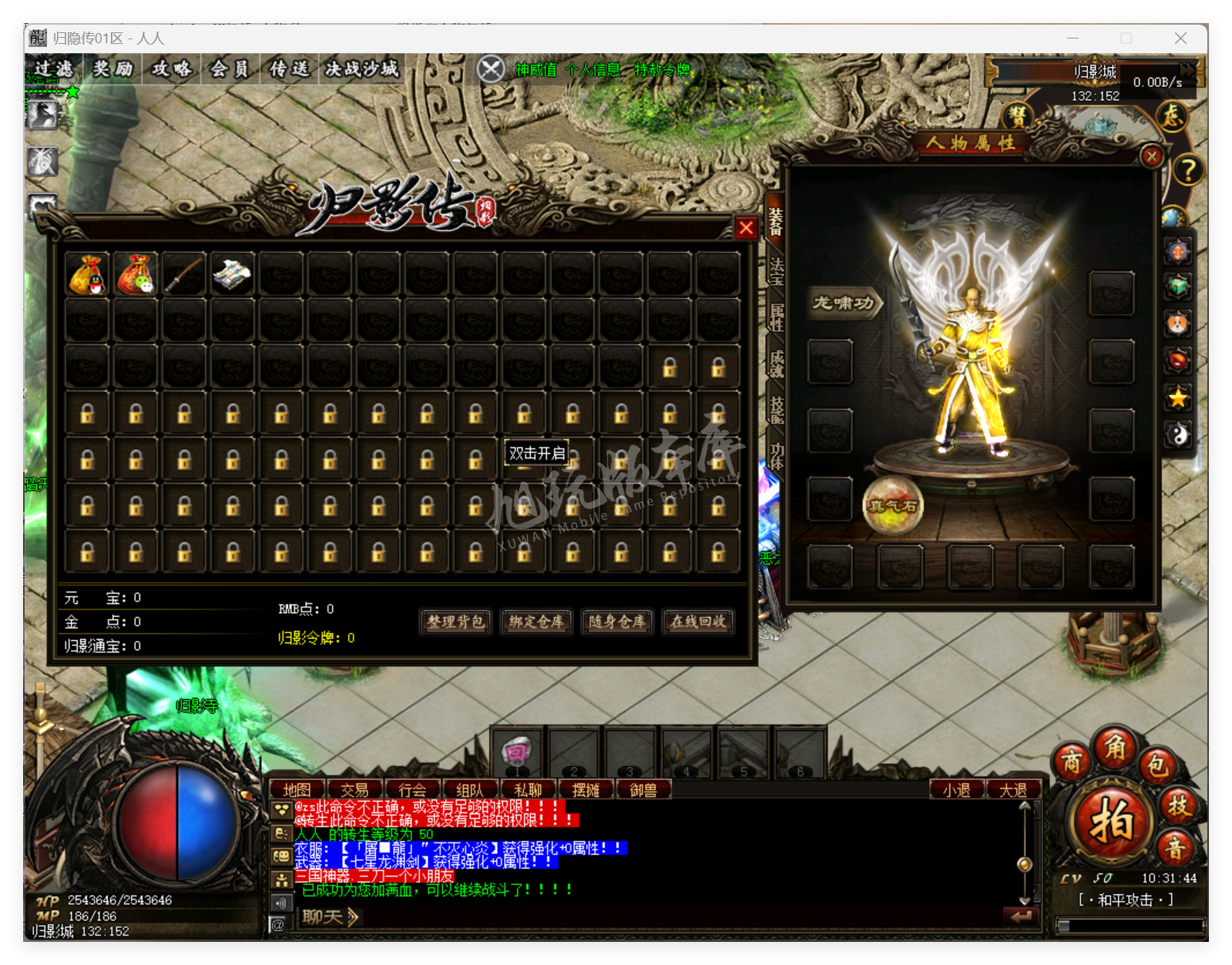Open the 绑定仓库 bound warehouse
The image size is (1232, 965).
point(536,622)
